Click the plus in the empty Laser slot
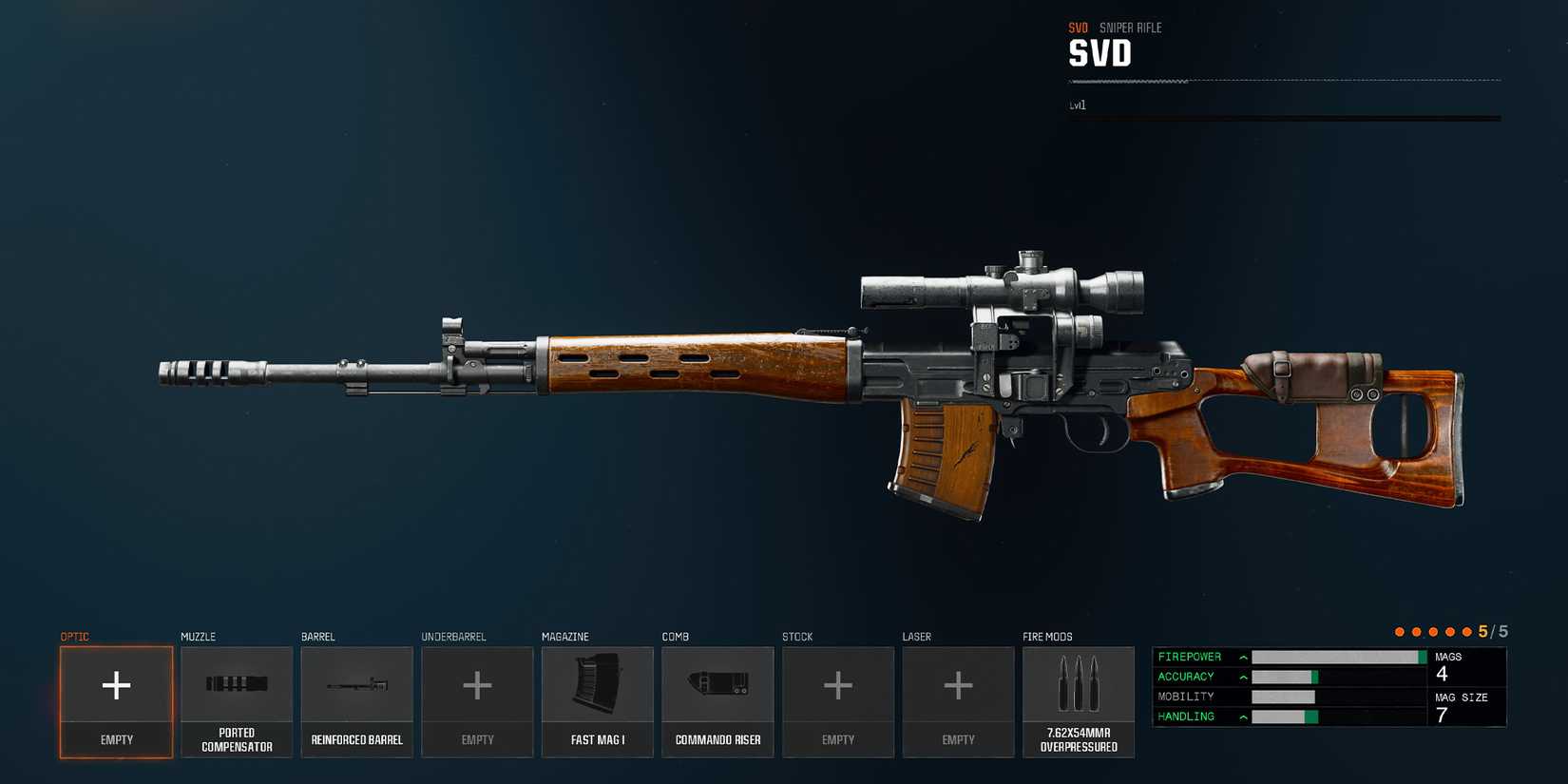Screen dimensions: 1568x784 958,686
